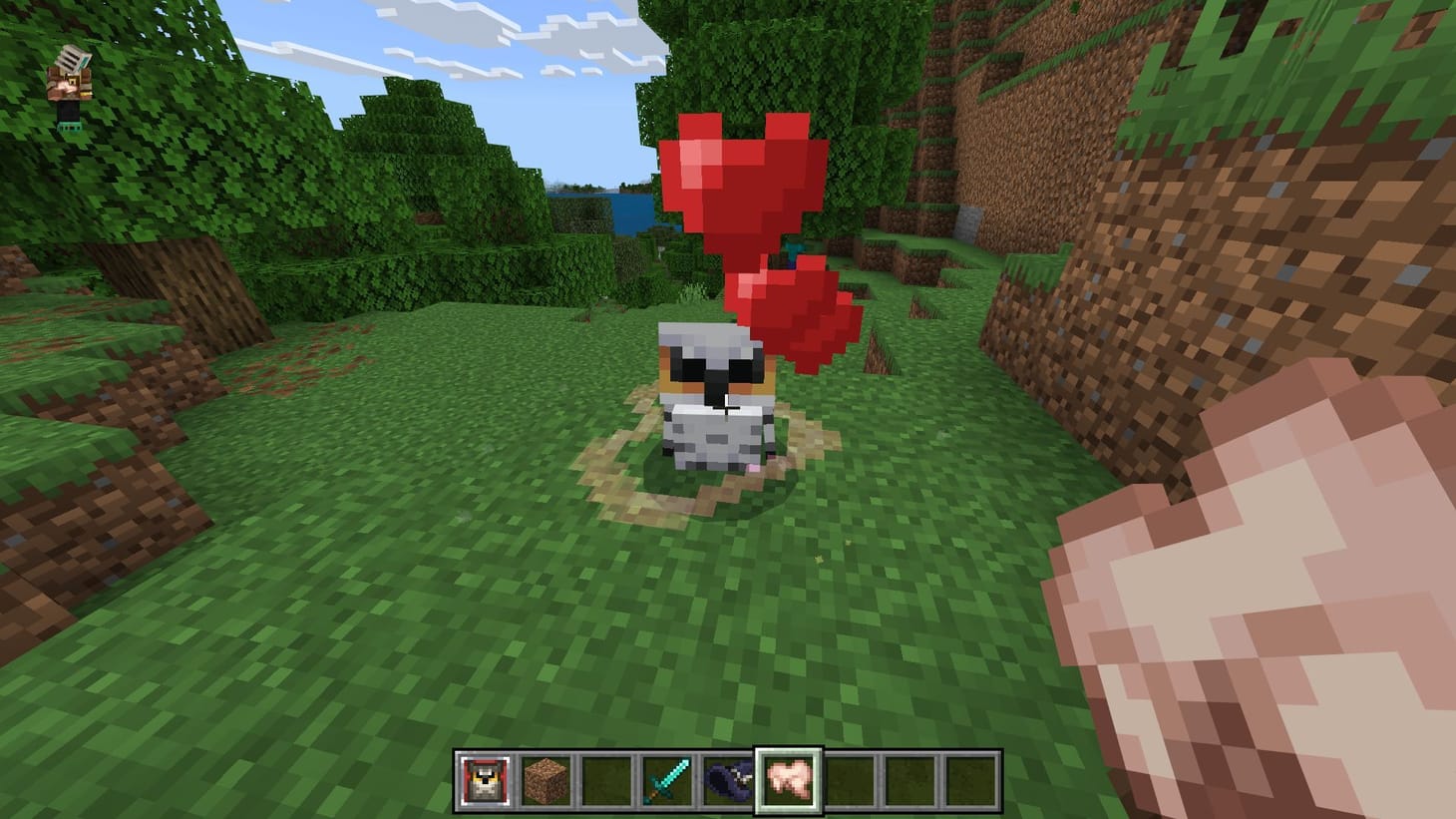Image resolution: width=1456 pixels, height=819 pixels.
Task: Select the witch hat item in the hotbar
Action: pos(728,780)
